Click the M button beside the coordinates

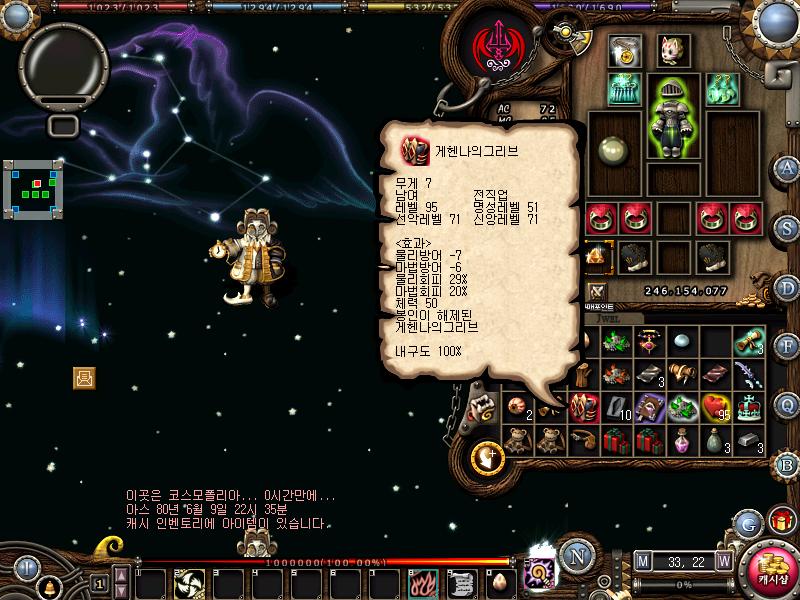tap(642, 561)
